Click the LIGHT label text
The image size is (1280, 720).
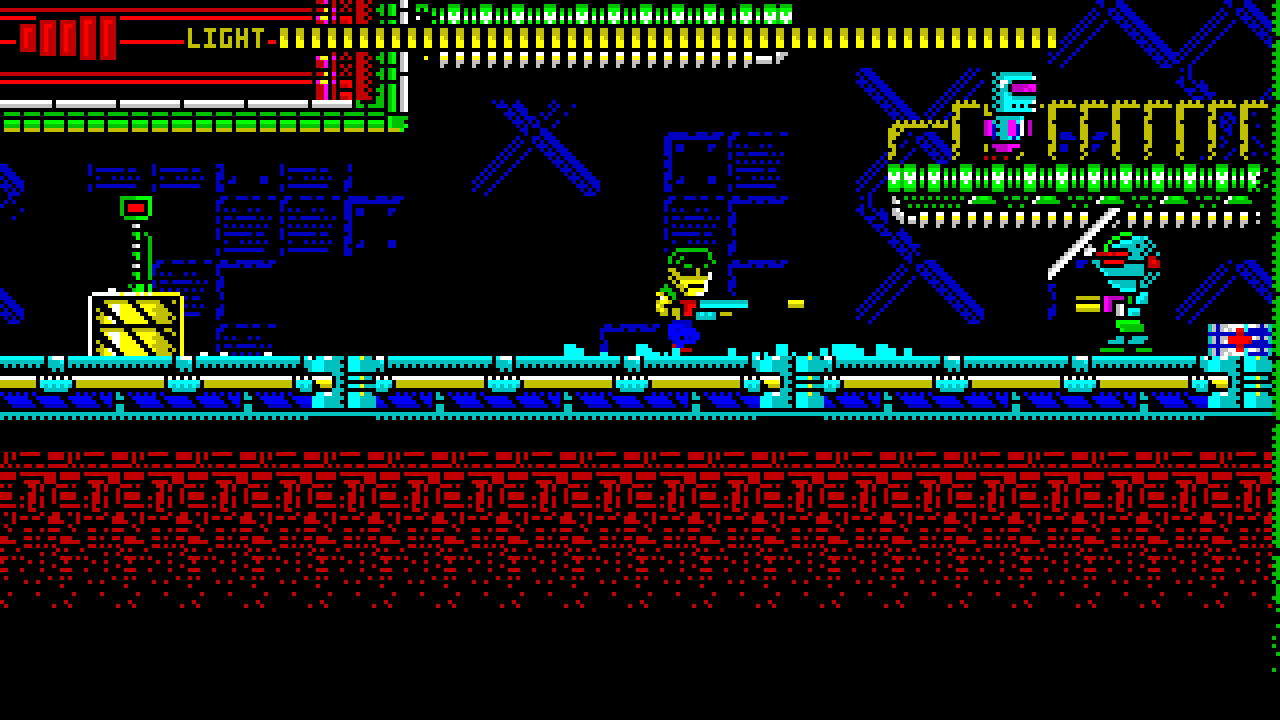click(223, 38)
